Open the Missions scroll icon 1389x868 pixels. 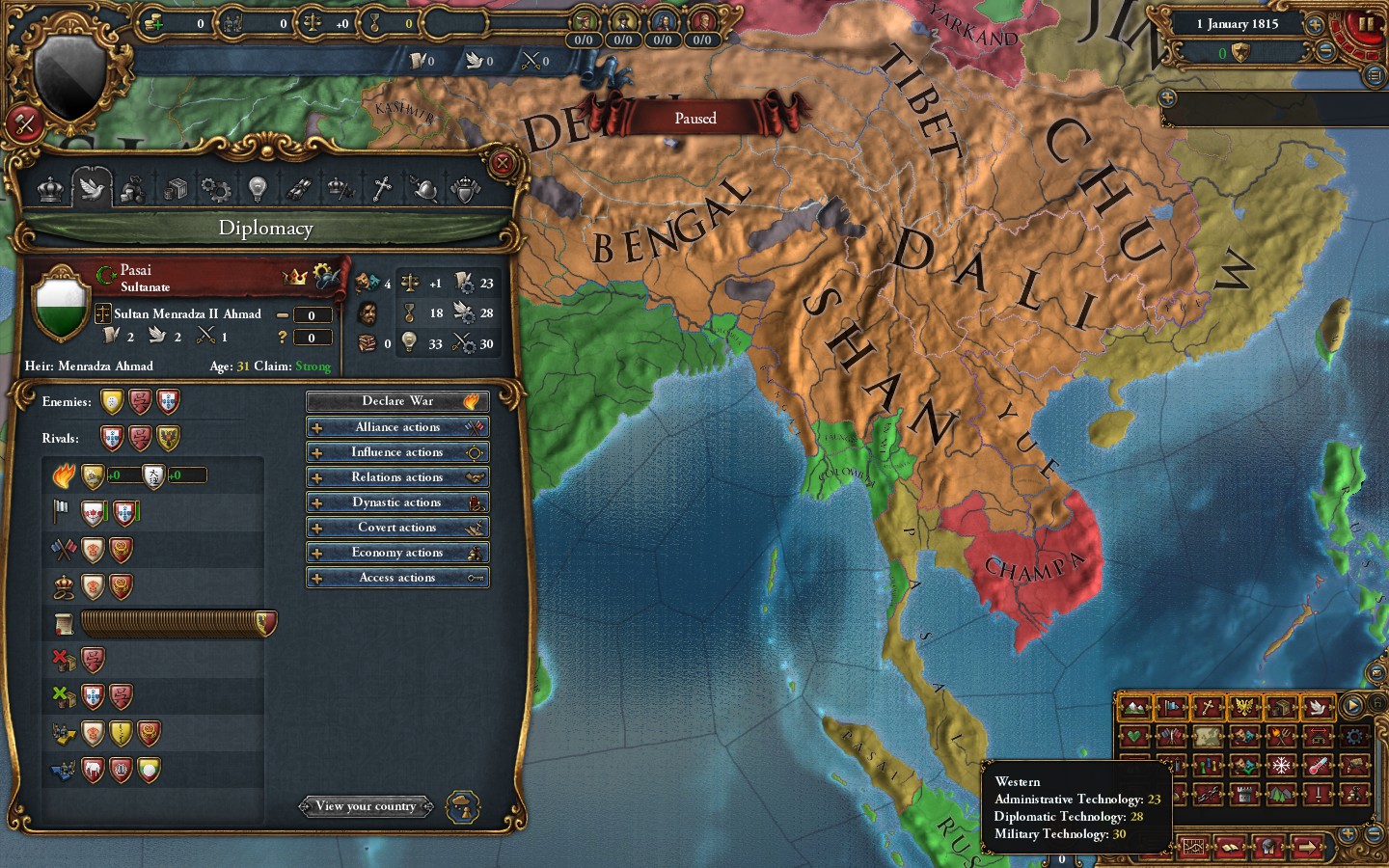(x=300, y=189)
